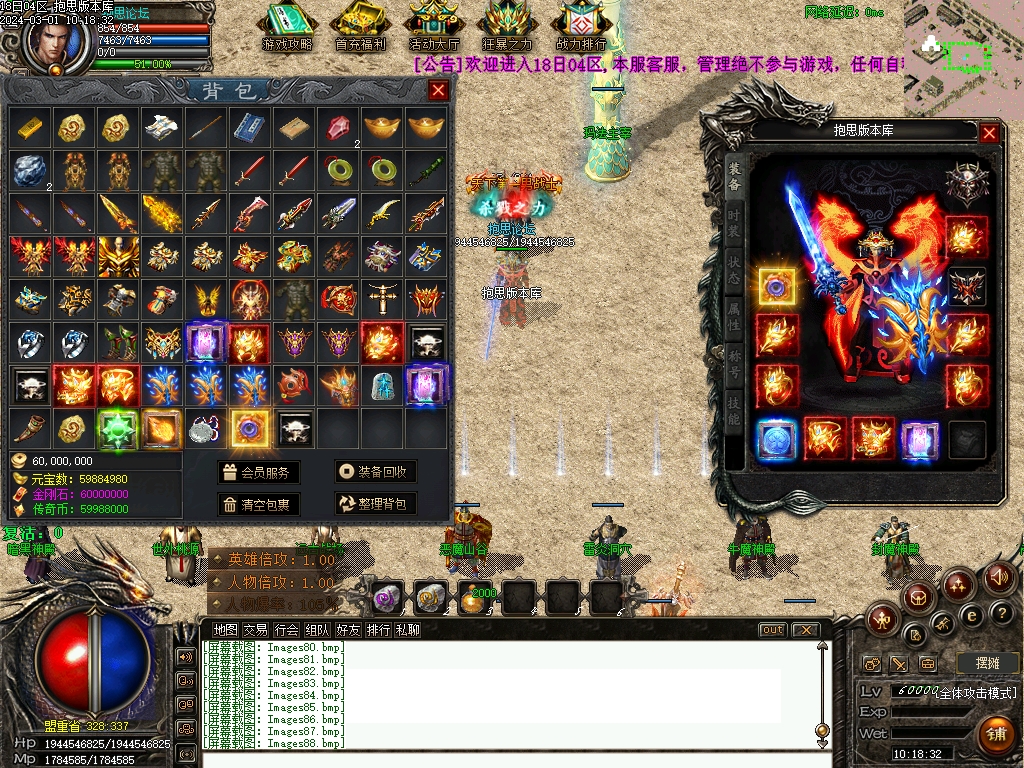Close the 背包 backpack window
1024x768 pixels.
click(438, 91)
